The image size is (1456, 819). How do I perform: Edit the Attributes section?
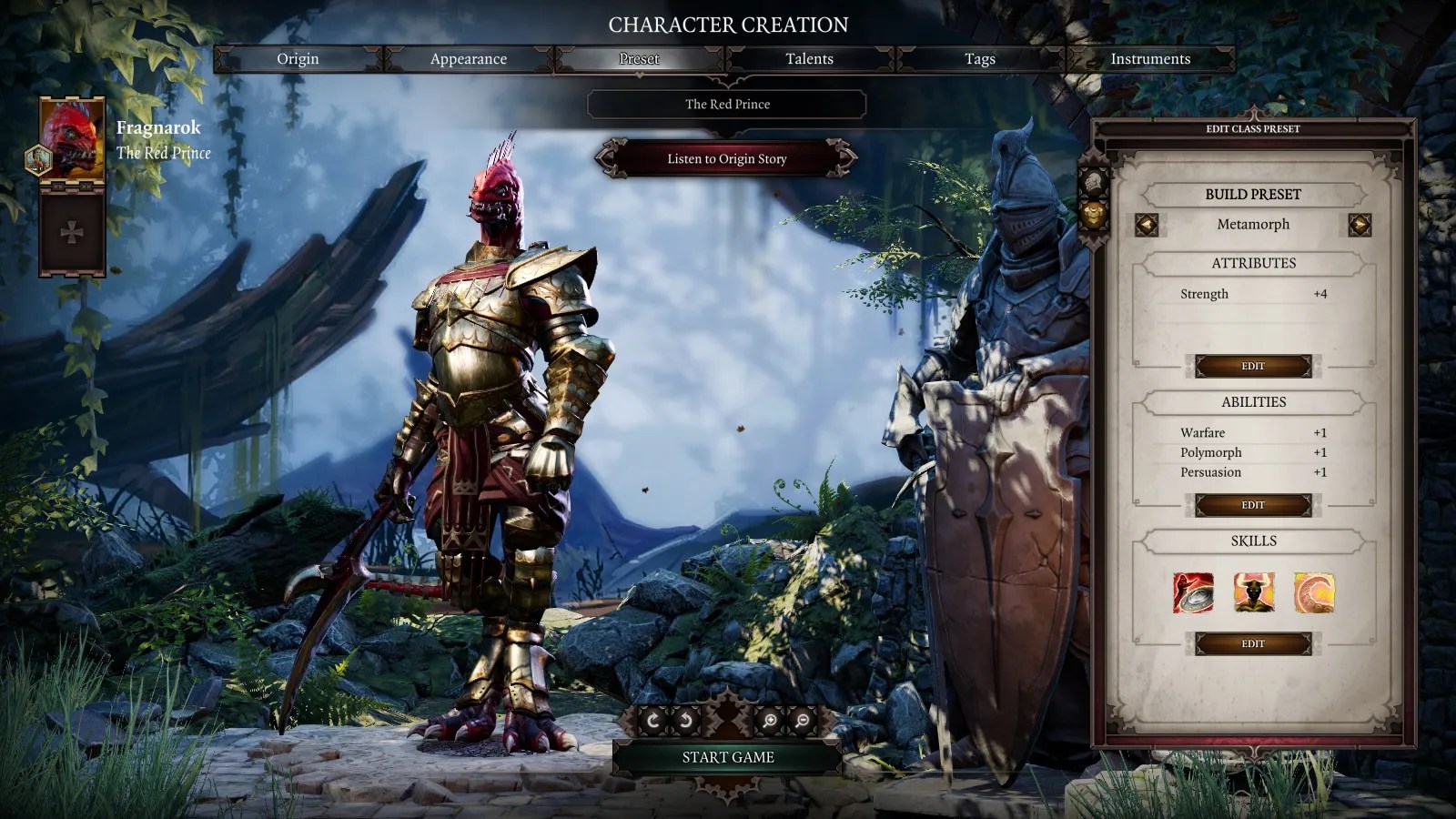click(1253, 366)
